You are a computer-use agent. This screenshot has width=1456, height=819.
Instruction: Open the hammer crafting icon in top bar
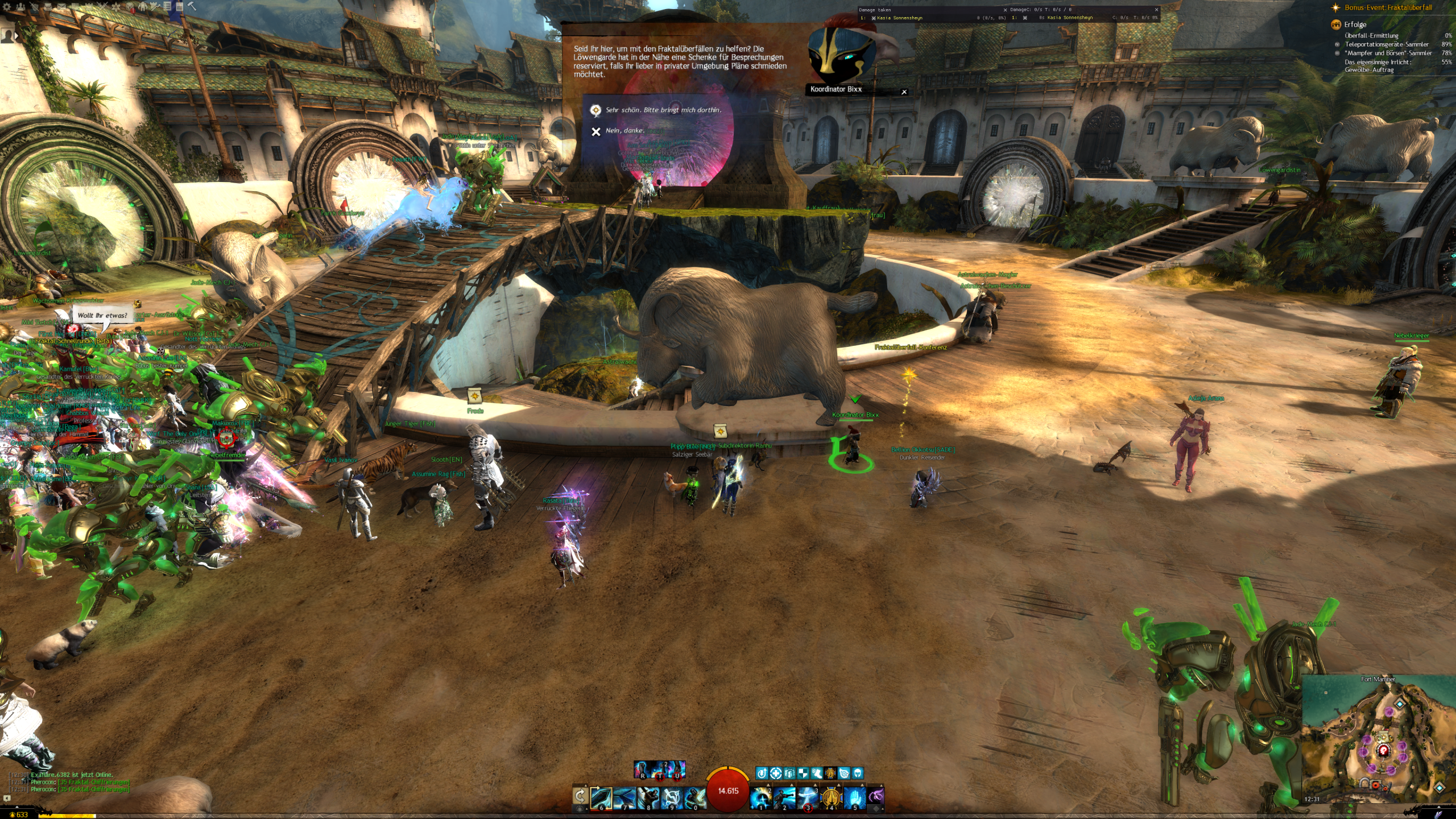tap(192, 7)
